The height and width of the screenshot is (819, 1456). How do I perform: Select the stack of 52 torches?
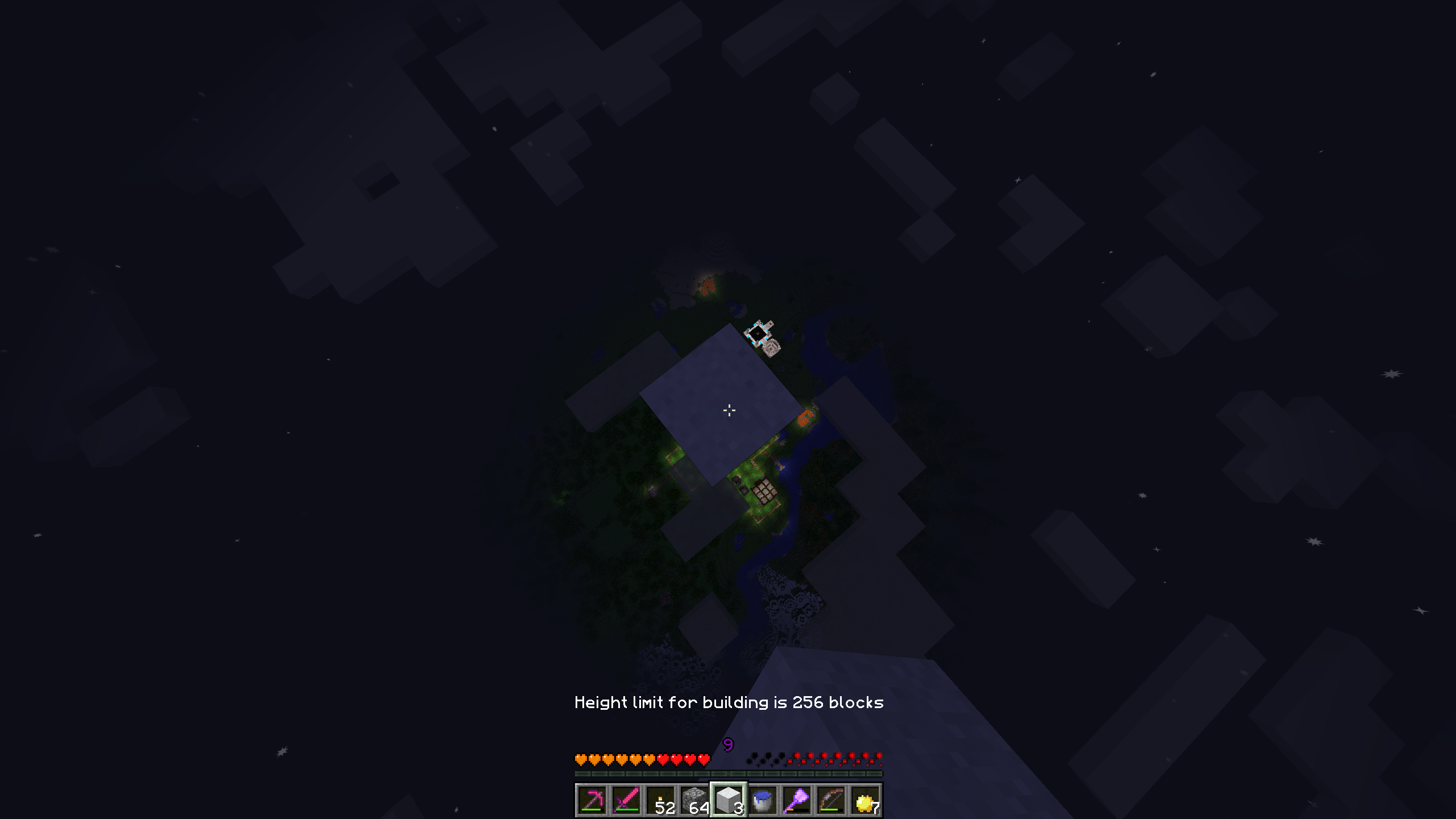click(x=660, y=800)
